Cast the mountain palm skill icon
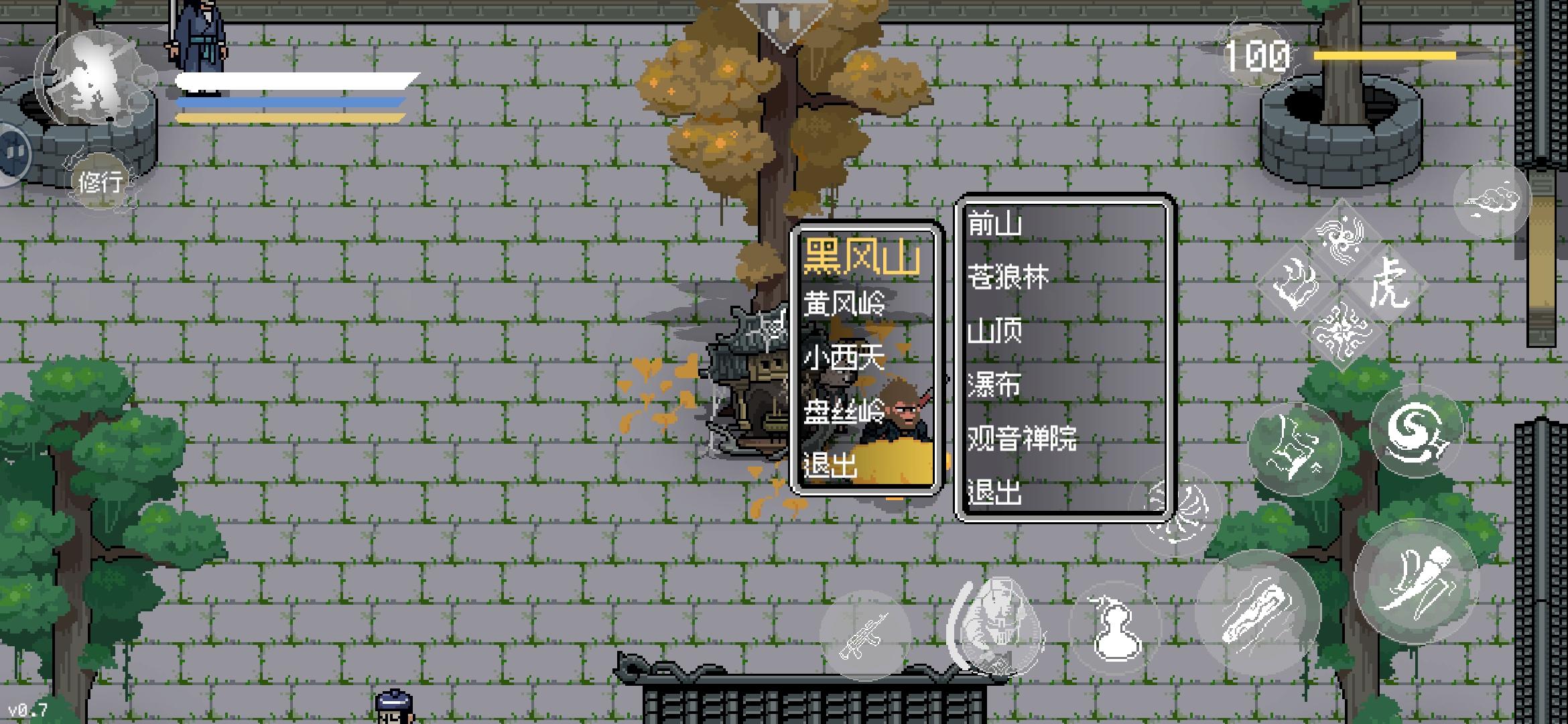The width and height of the screenshot is (1568, 724). point(1293,447)
